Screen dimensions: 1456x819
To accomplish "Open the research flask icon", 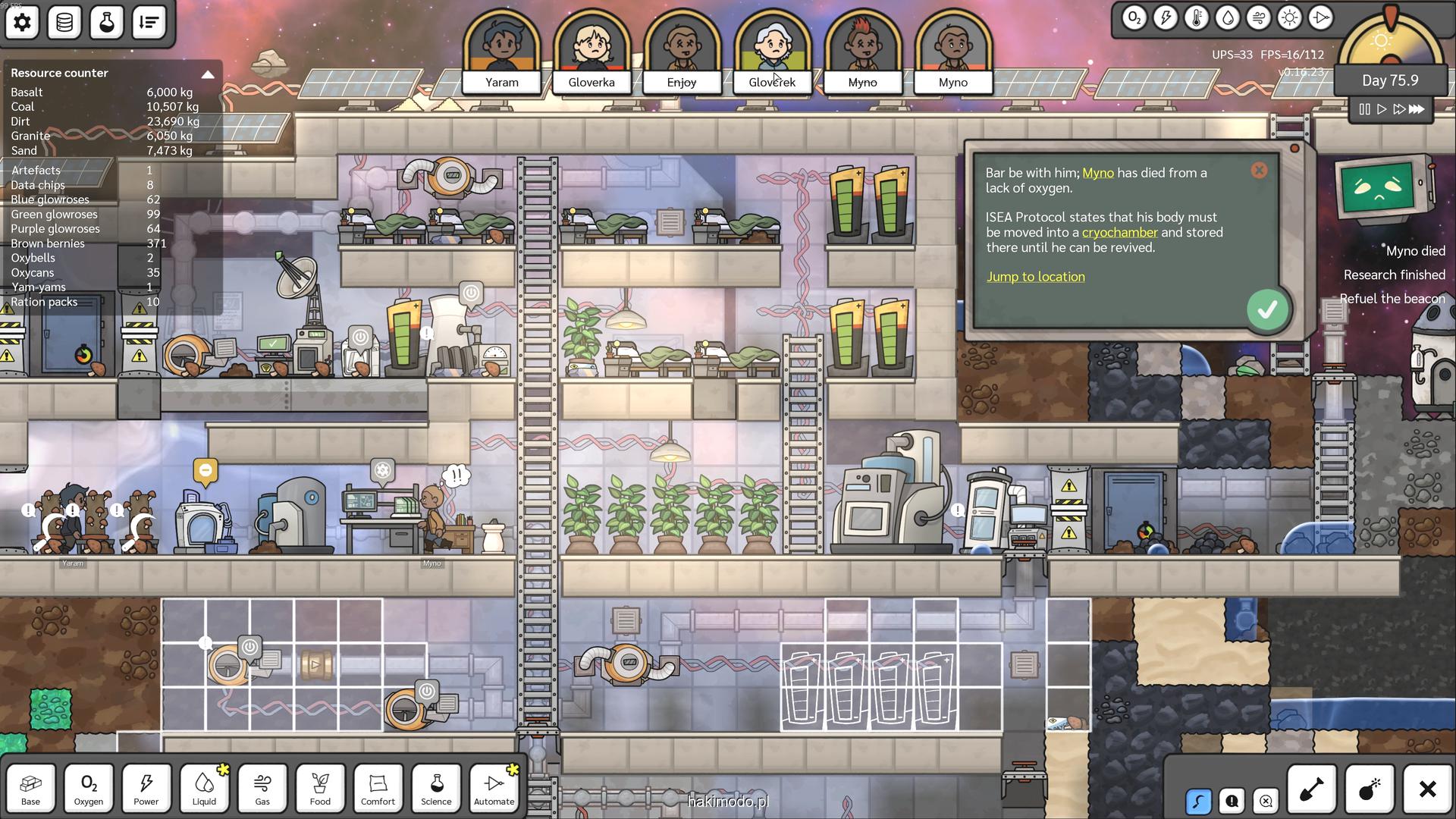I will pos(107,22).
